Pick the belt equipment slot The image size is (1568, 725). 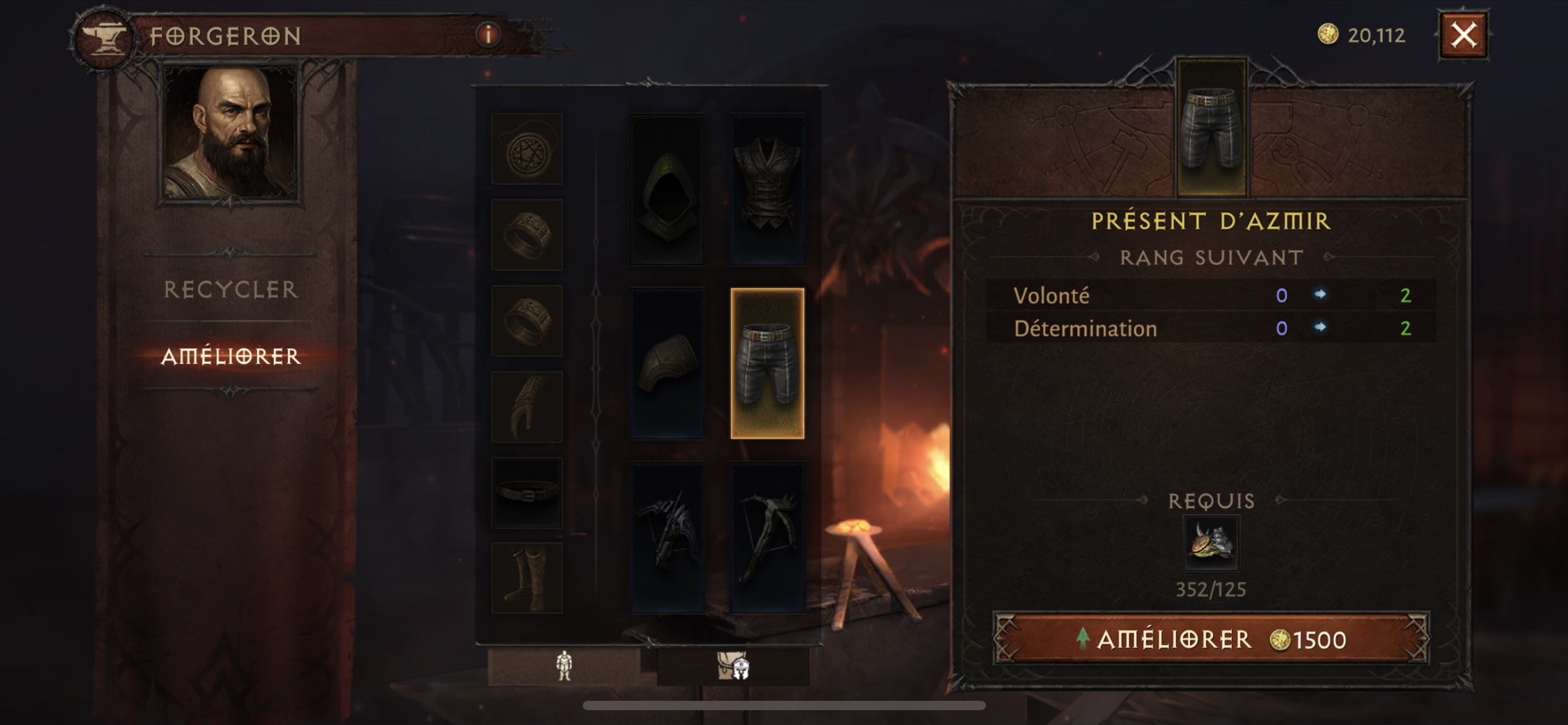pos(527,493)
